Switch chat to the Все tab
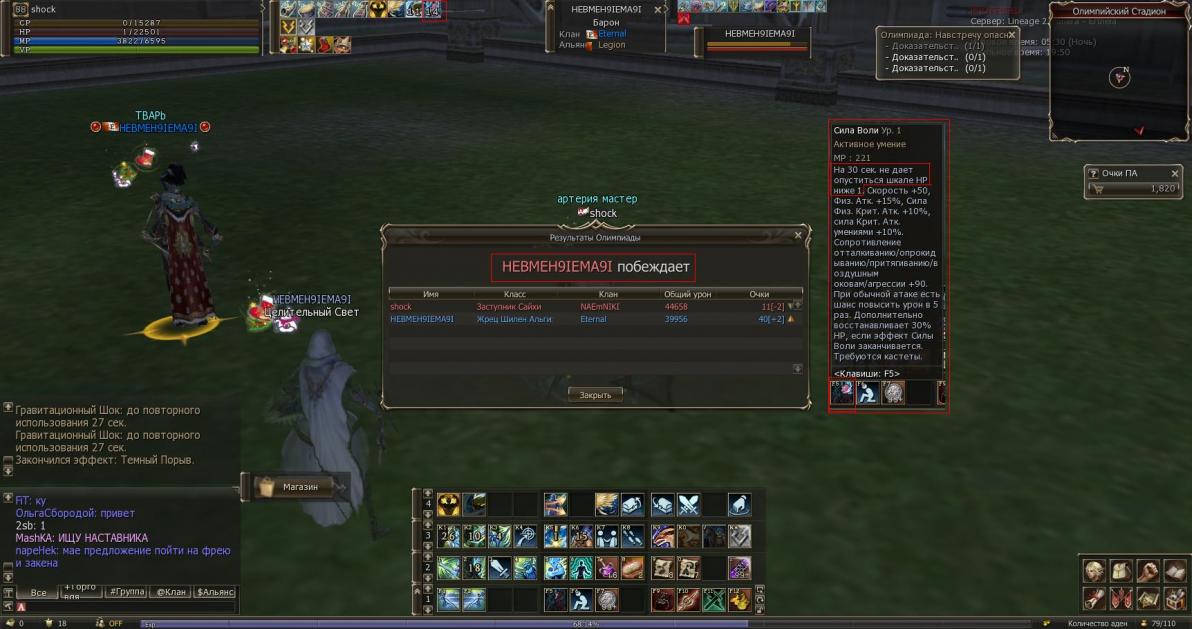 tap(38, 592)
